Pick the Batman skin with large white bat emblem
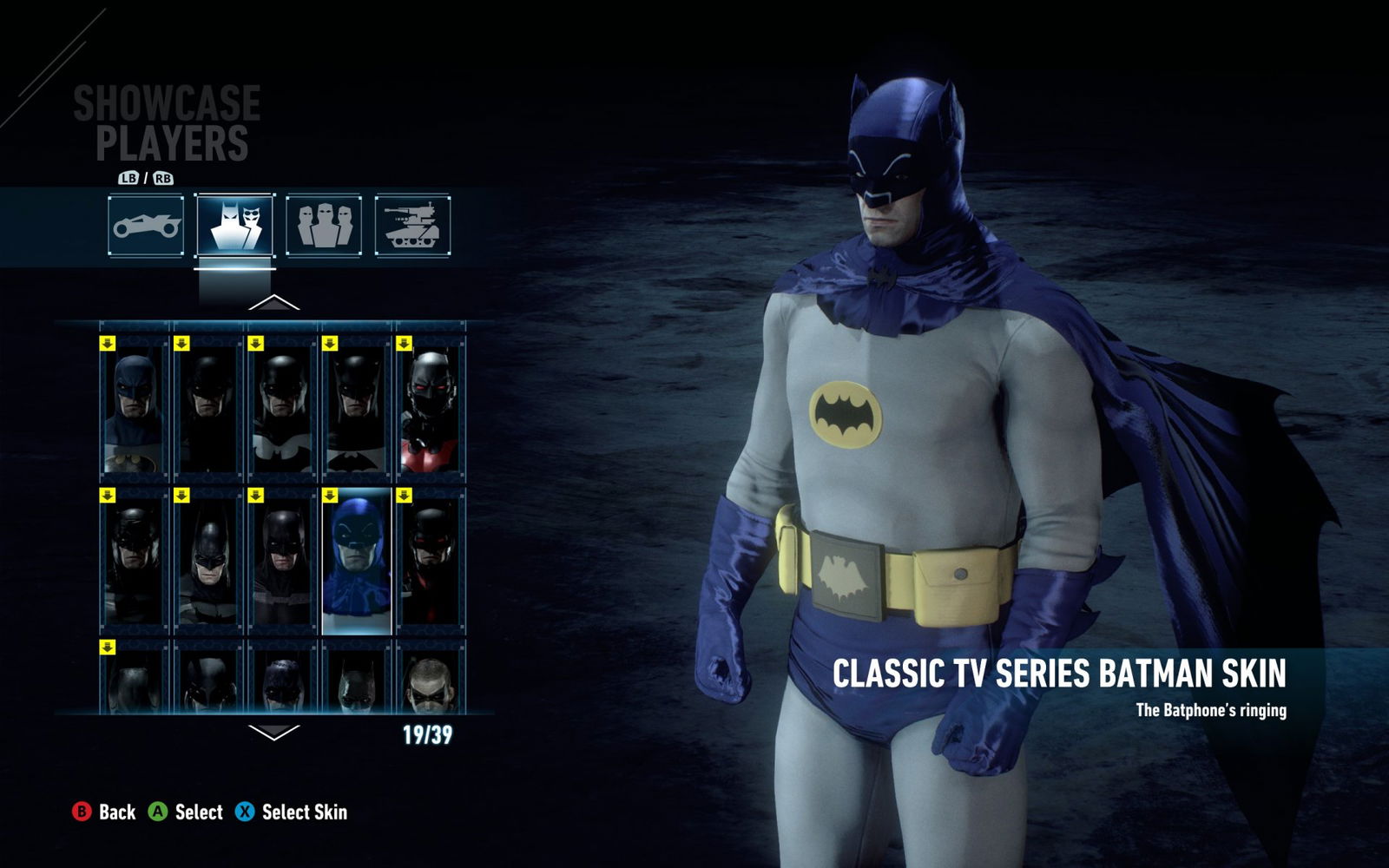1389x868 pixels. [x=281, y=408]
